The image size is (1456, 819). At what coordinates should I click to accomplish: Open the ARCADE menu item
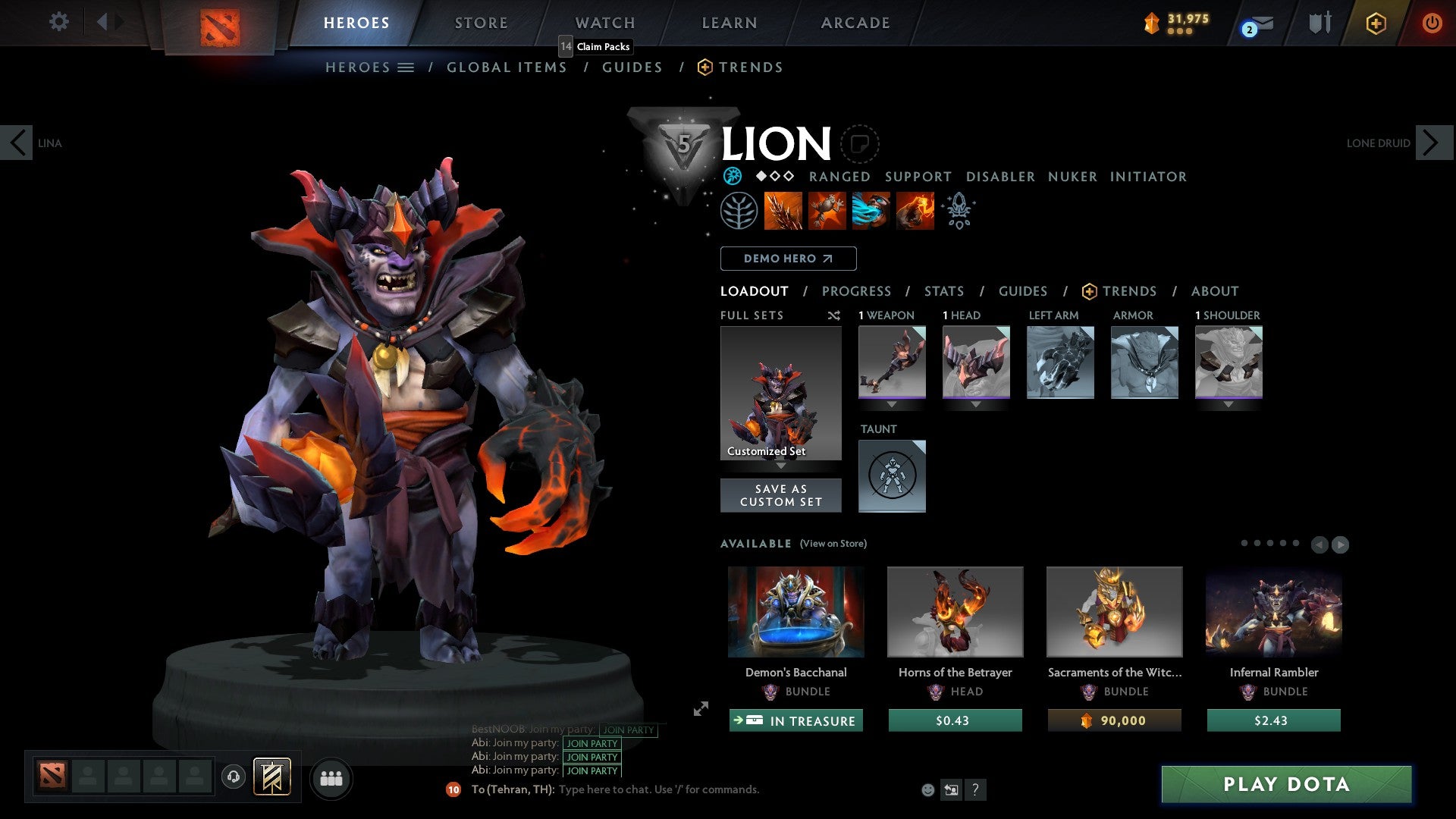tap(855, 23)
